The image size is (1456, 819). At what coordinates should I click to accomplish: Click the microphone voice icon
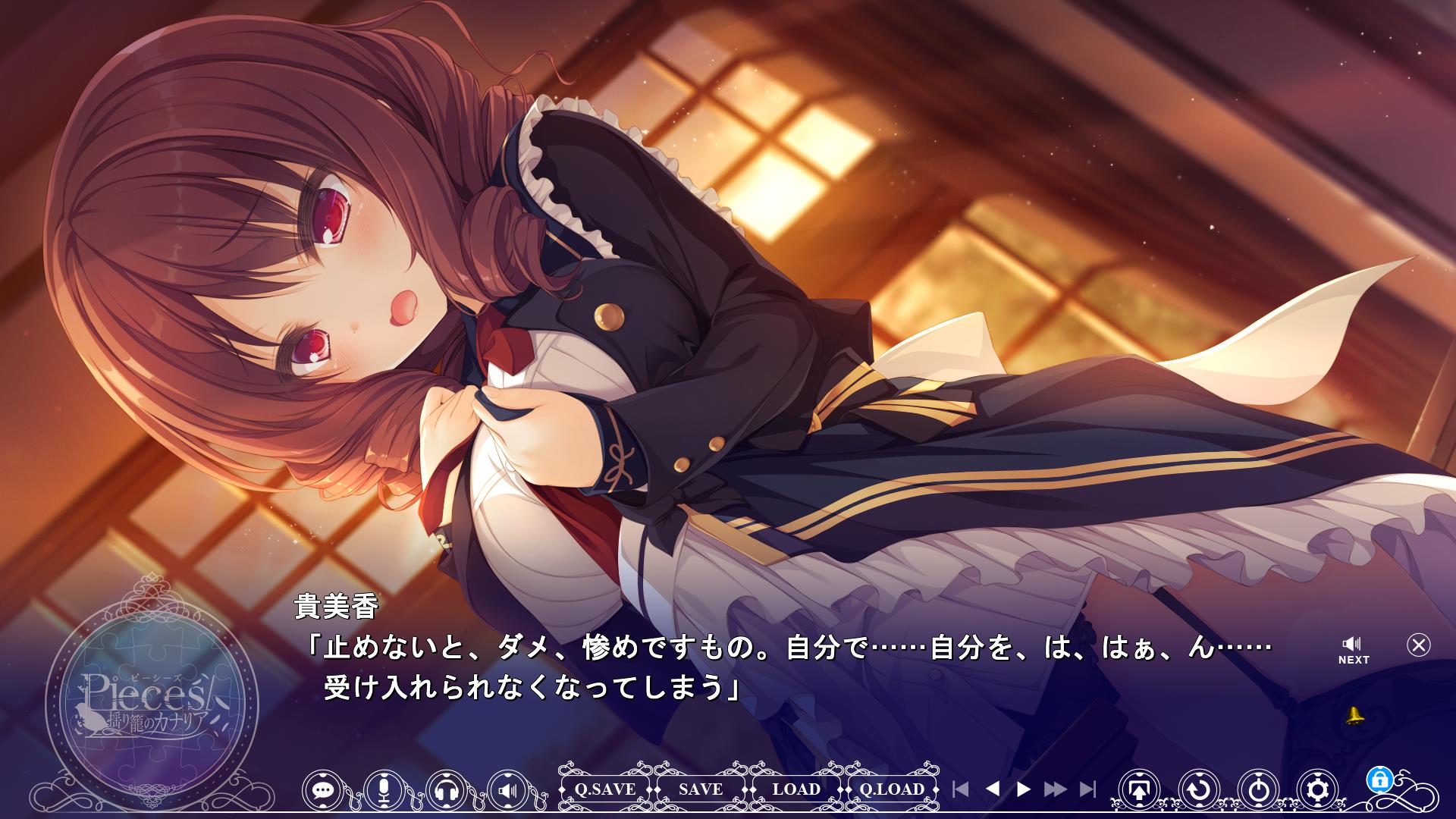(x=384, y=789)
